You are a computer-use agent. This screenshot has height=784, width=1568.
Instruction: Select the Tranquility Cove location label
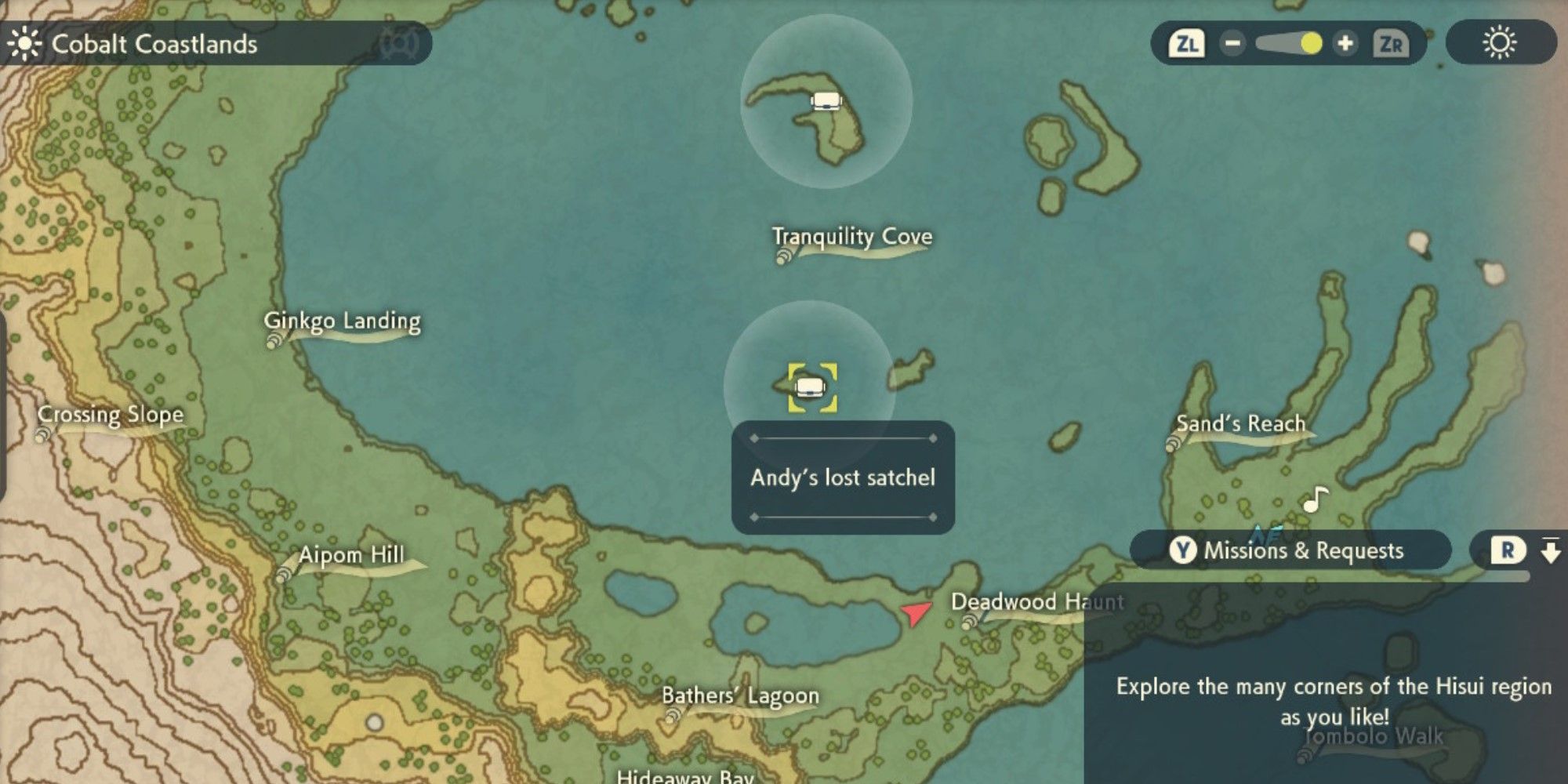852,237
